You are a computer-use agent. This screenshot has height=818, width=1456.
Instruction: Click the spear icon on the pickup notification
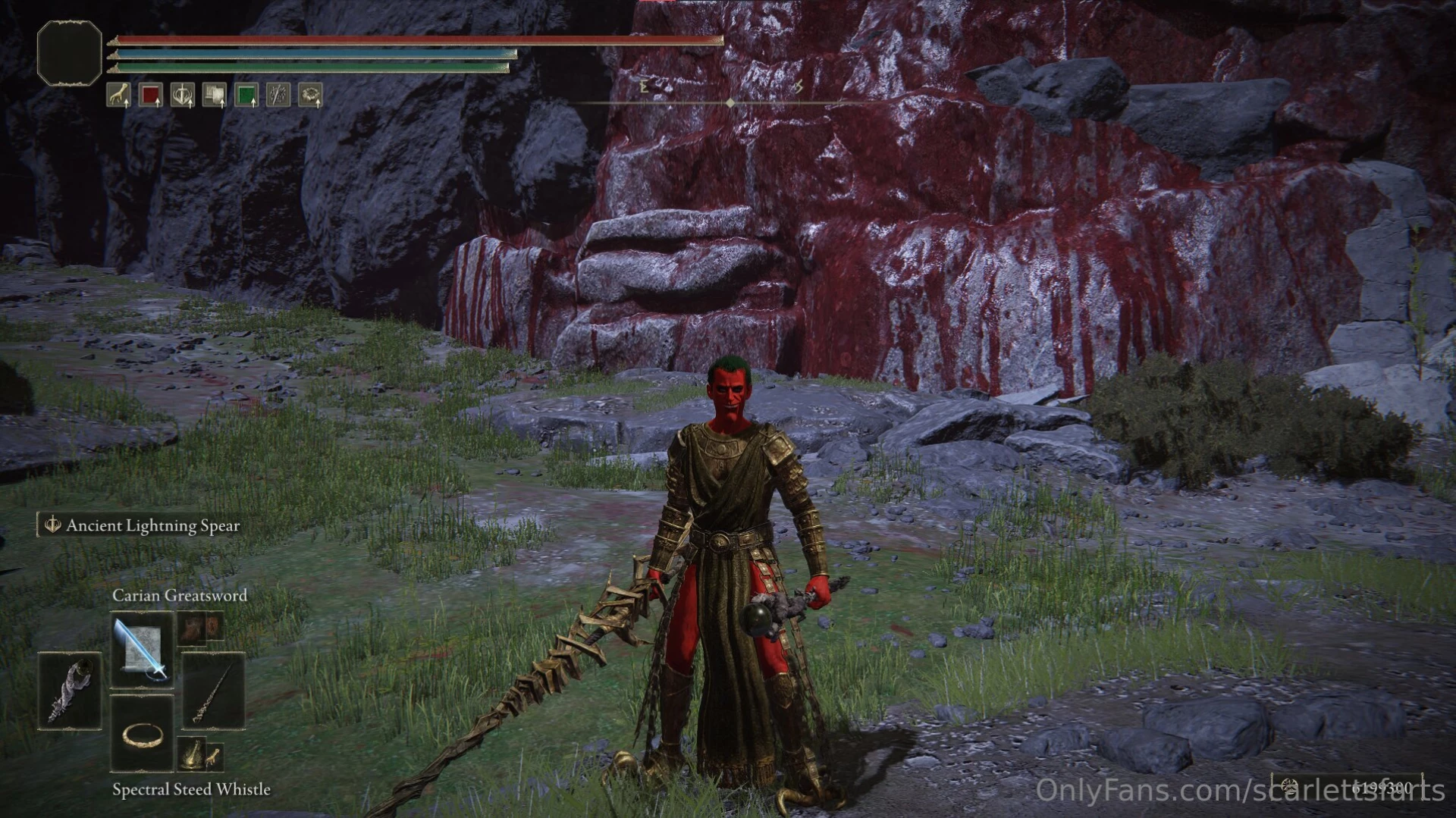[x=54, y=525]
